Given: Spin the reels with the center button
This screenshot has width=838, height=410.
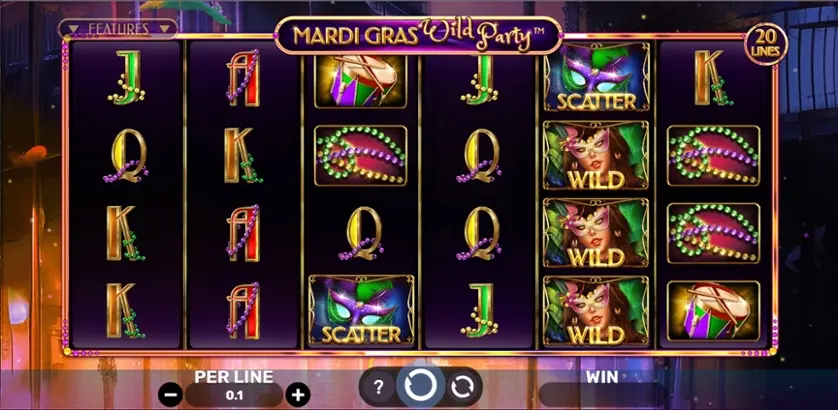Looking at the screenshot, I should pos(419,385).
